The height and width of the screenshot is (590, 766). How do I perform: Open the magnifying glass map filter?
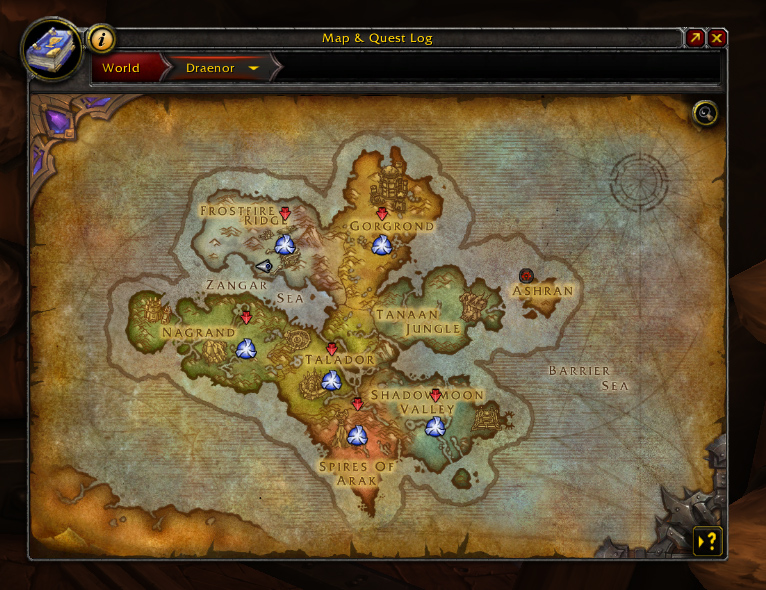[x=705, y=112]
